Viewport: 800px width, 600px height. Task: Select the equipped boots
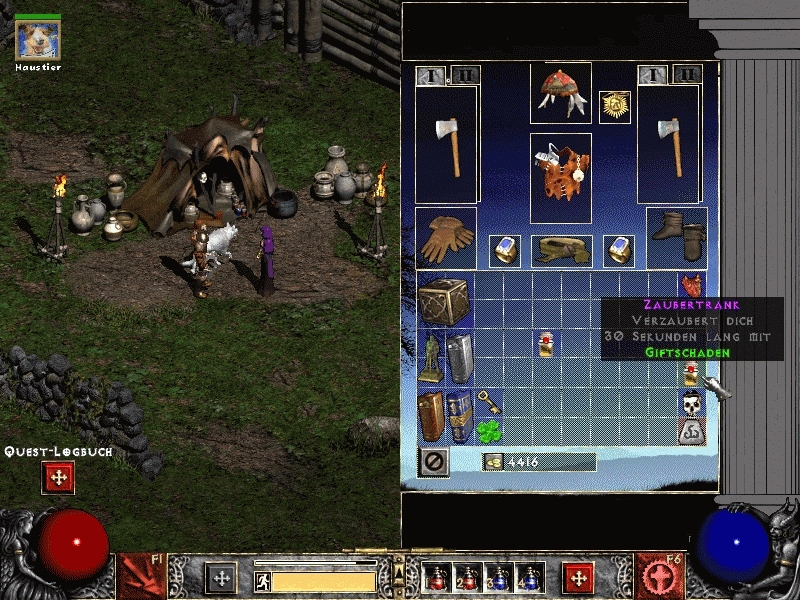coord(677,238)
